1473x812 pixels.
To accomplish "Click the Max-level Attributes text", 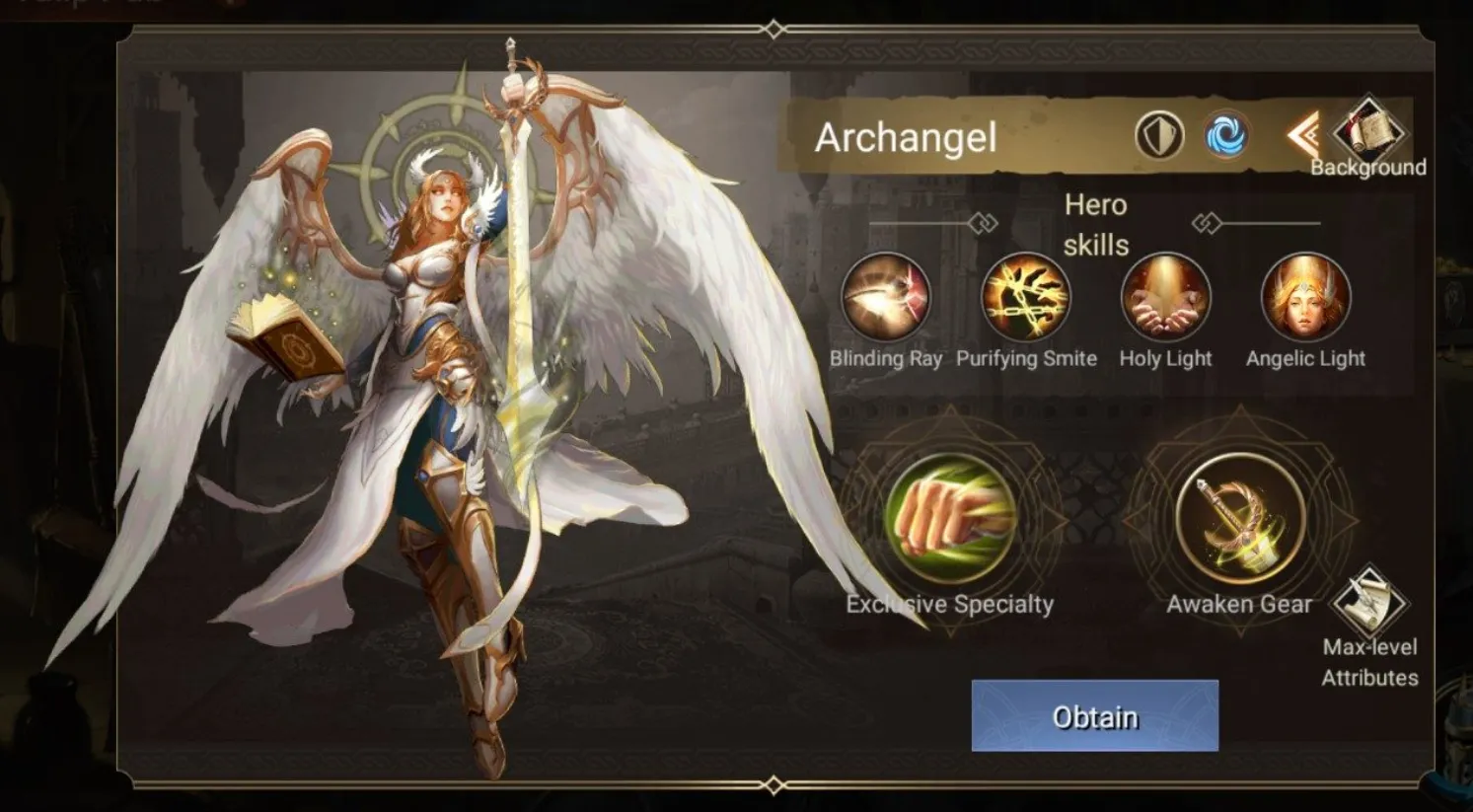I will pyautogui.click(x=1369, y=662).
